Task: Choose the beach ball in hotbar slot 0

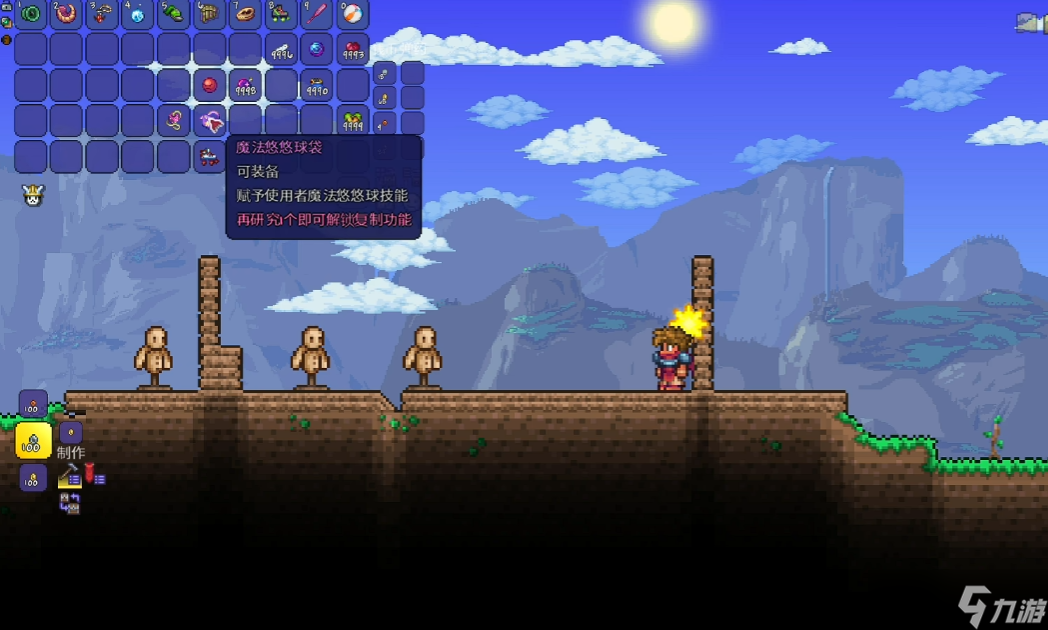Action: 353,14
